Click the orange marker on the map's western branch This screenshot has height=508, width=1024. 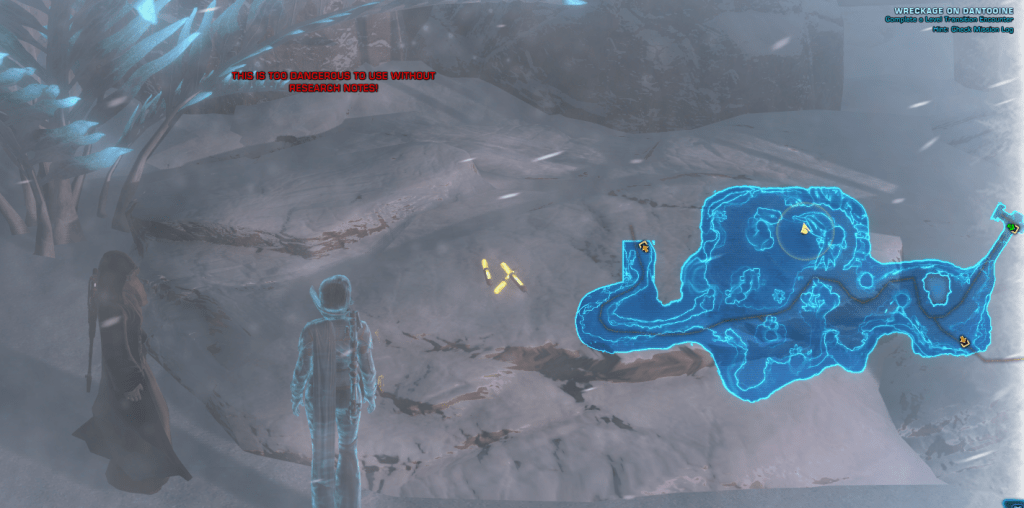[645, 246]
